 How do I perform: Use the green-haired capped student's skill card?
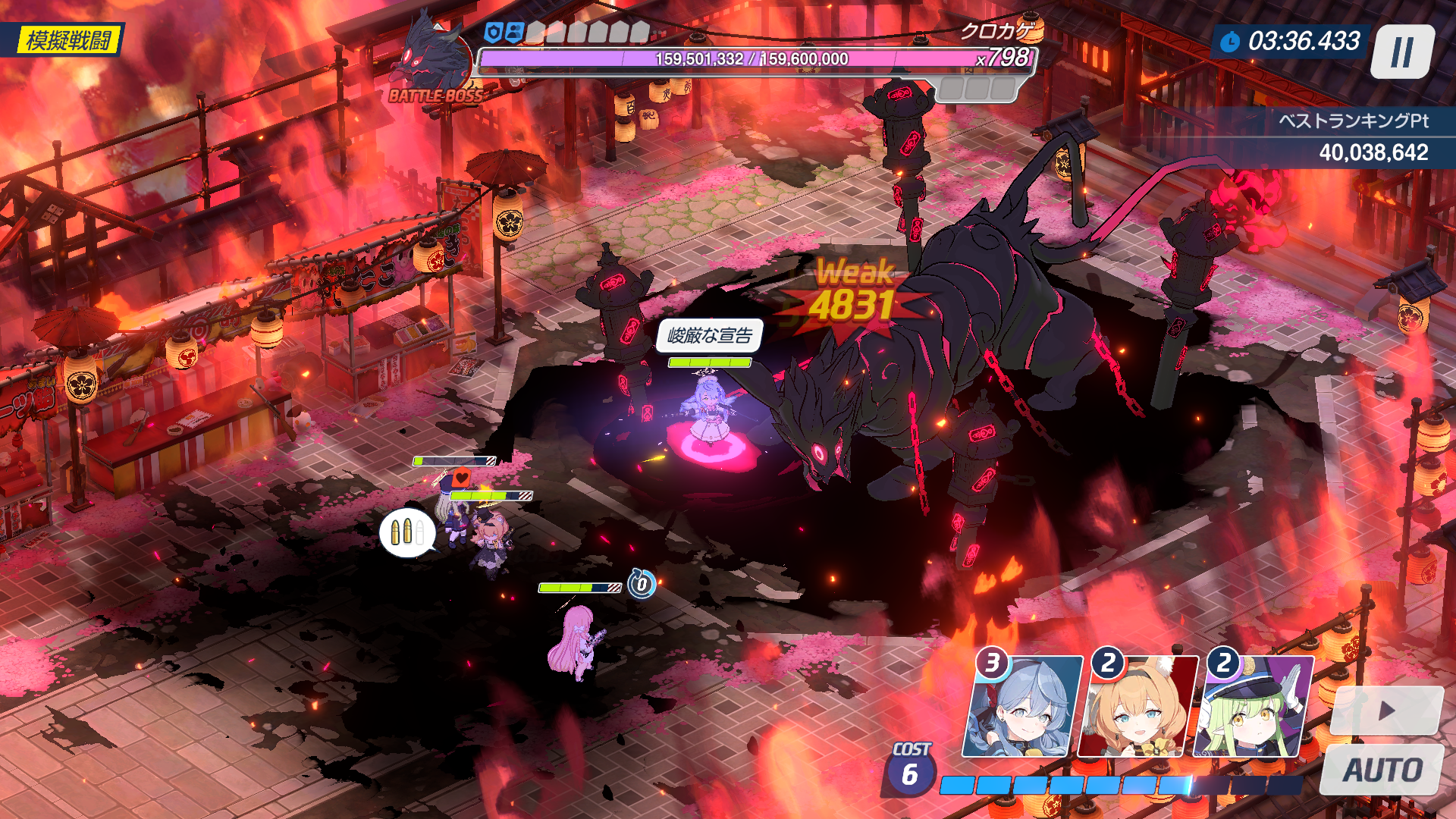(1253, 707)
